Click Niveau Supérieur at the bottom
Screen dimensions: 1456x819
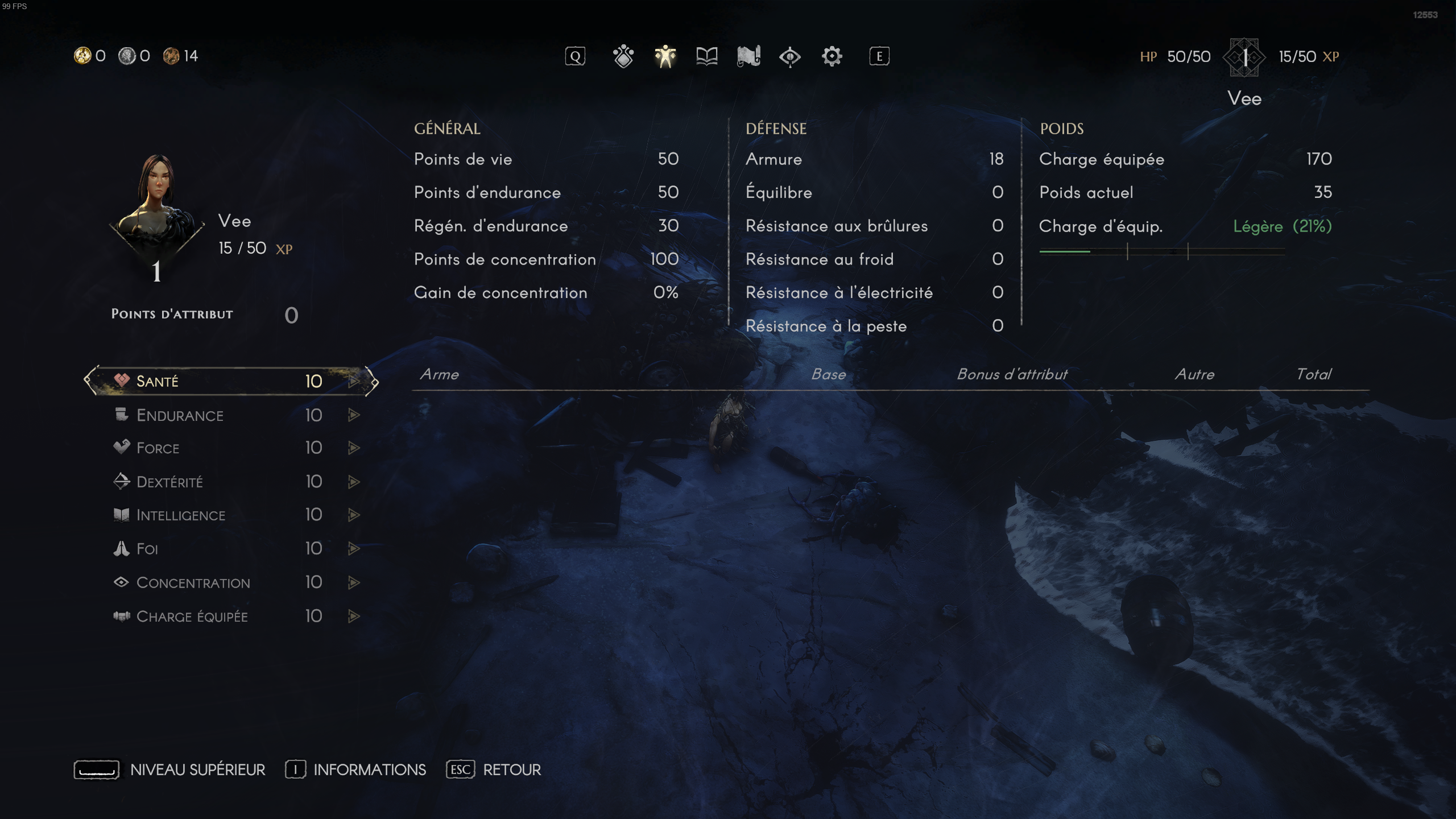pyautogui.click(x=197, y=769)
